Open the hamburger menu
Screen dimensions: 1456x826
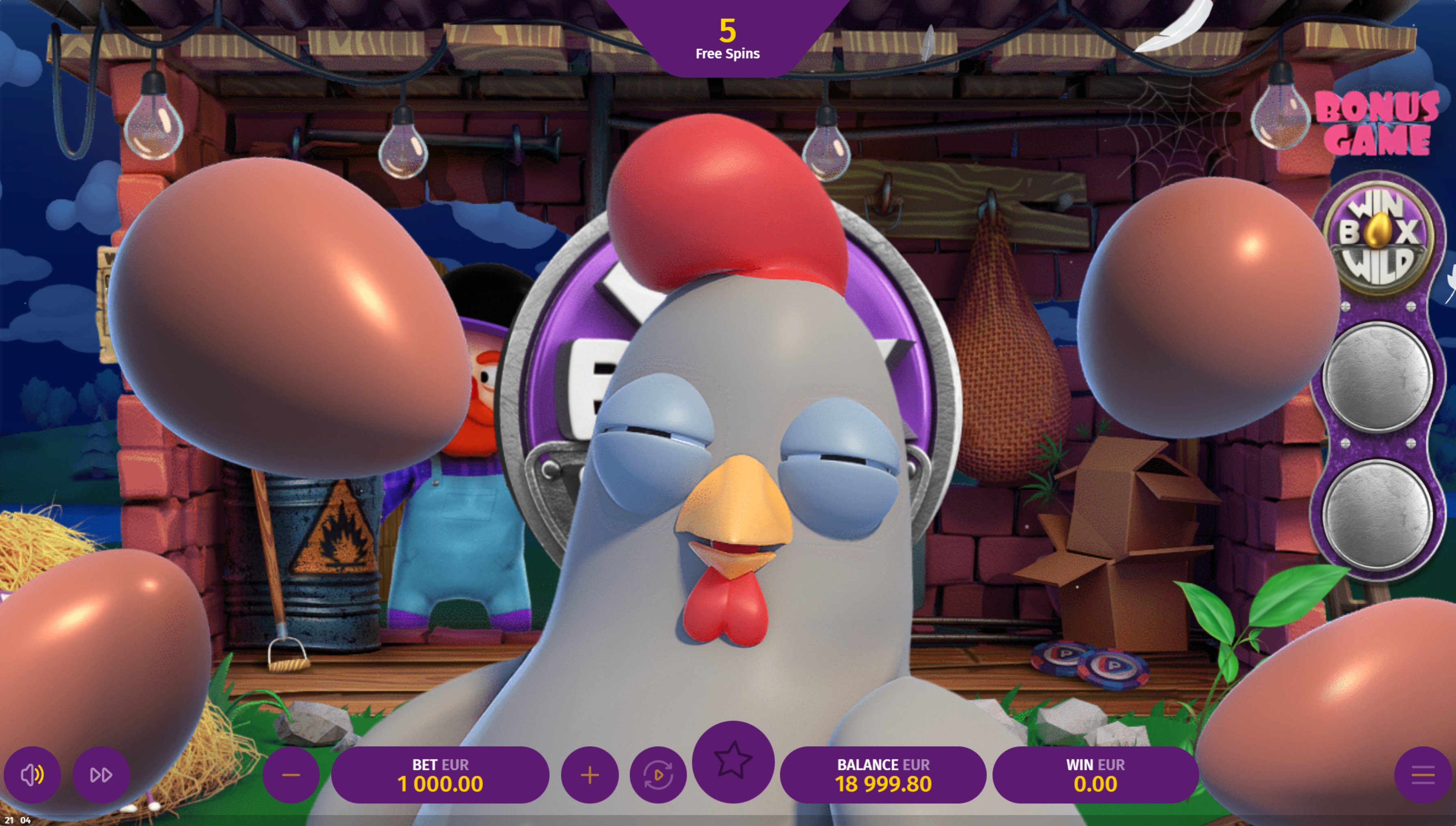(x=1423, y=775)
